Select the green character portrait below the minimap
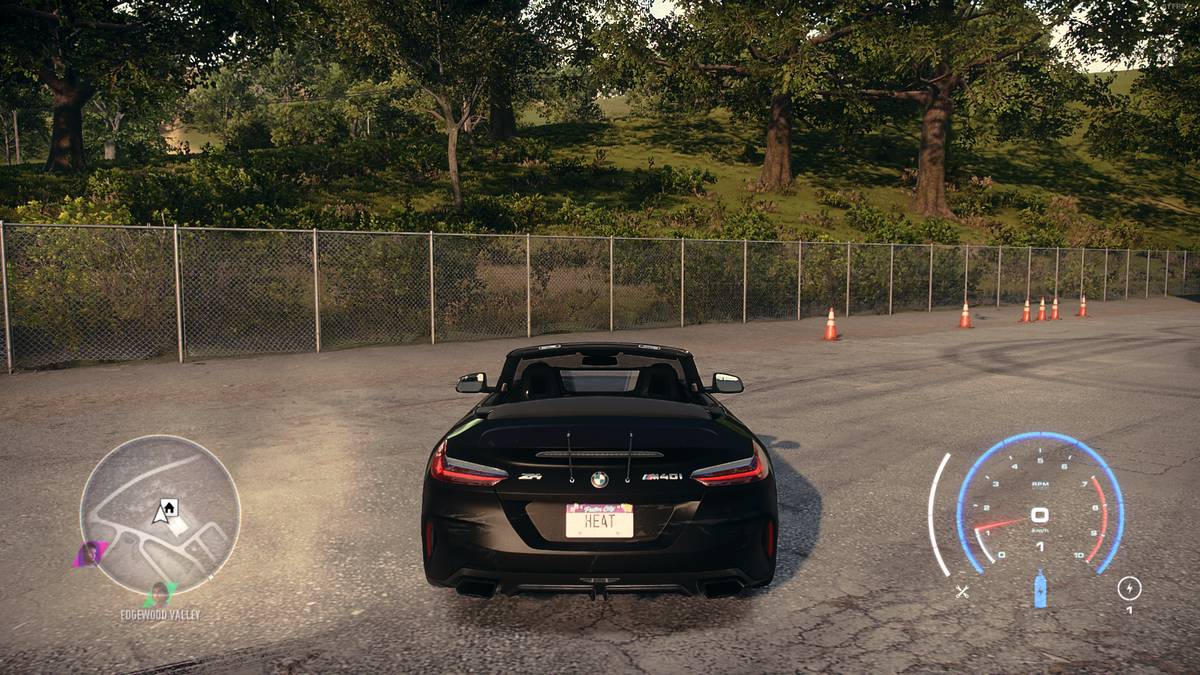 (159, 594)
